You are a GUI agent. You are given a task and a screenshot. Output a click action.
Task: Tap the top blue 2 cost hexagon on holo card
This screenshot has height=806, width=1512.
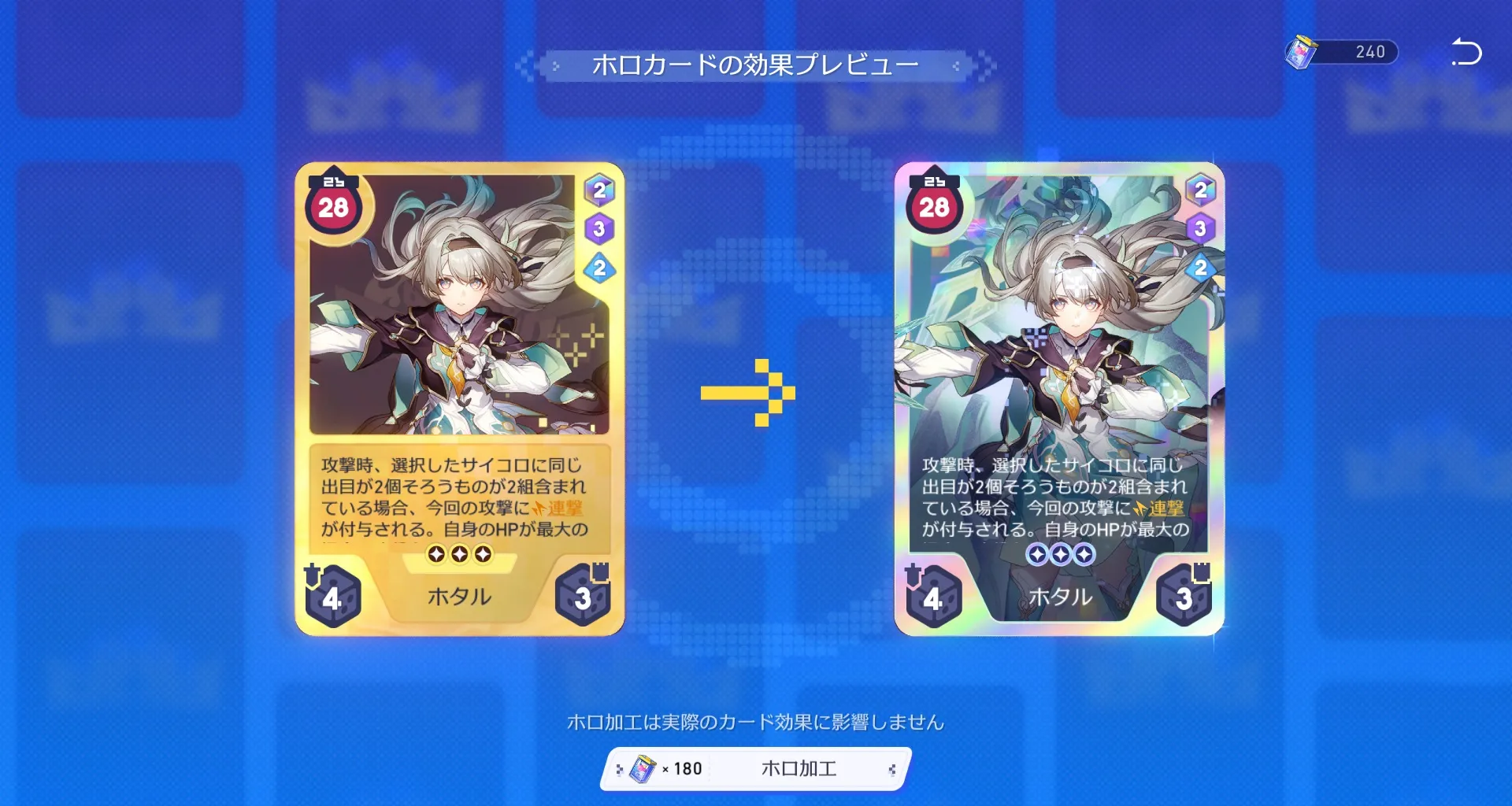pos(1199,189)
